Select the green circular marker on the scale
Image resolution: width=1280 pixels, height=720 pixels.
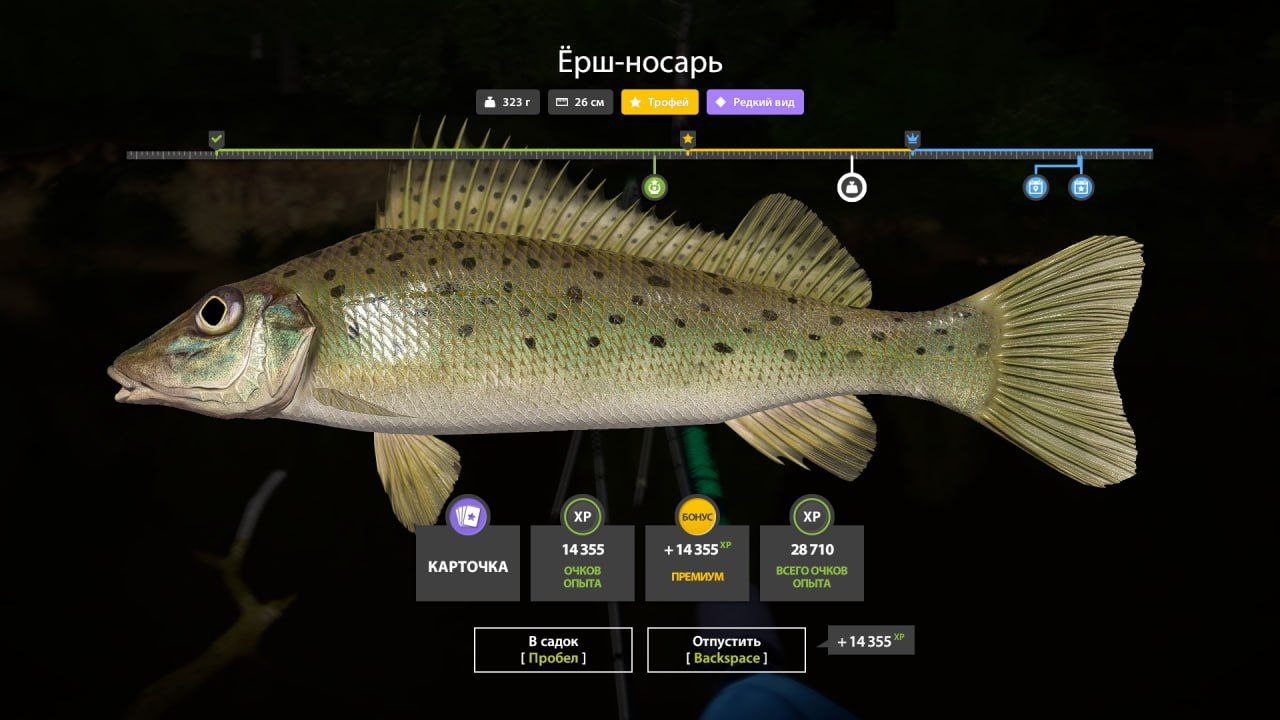[x=654, y=187]
